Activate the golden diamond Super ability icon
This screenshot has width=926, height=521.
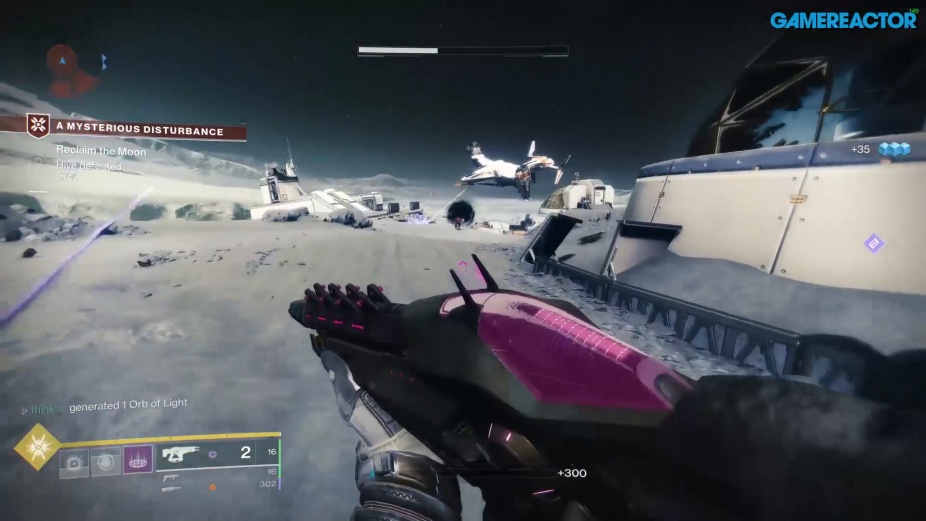click(x=37, y=446)
